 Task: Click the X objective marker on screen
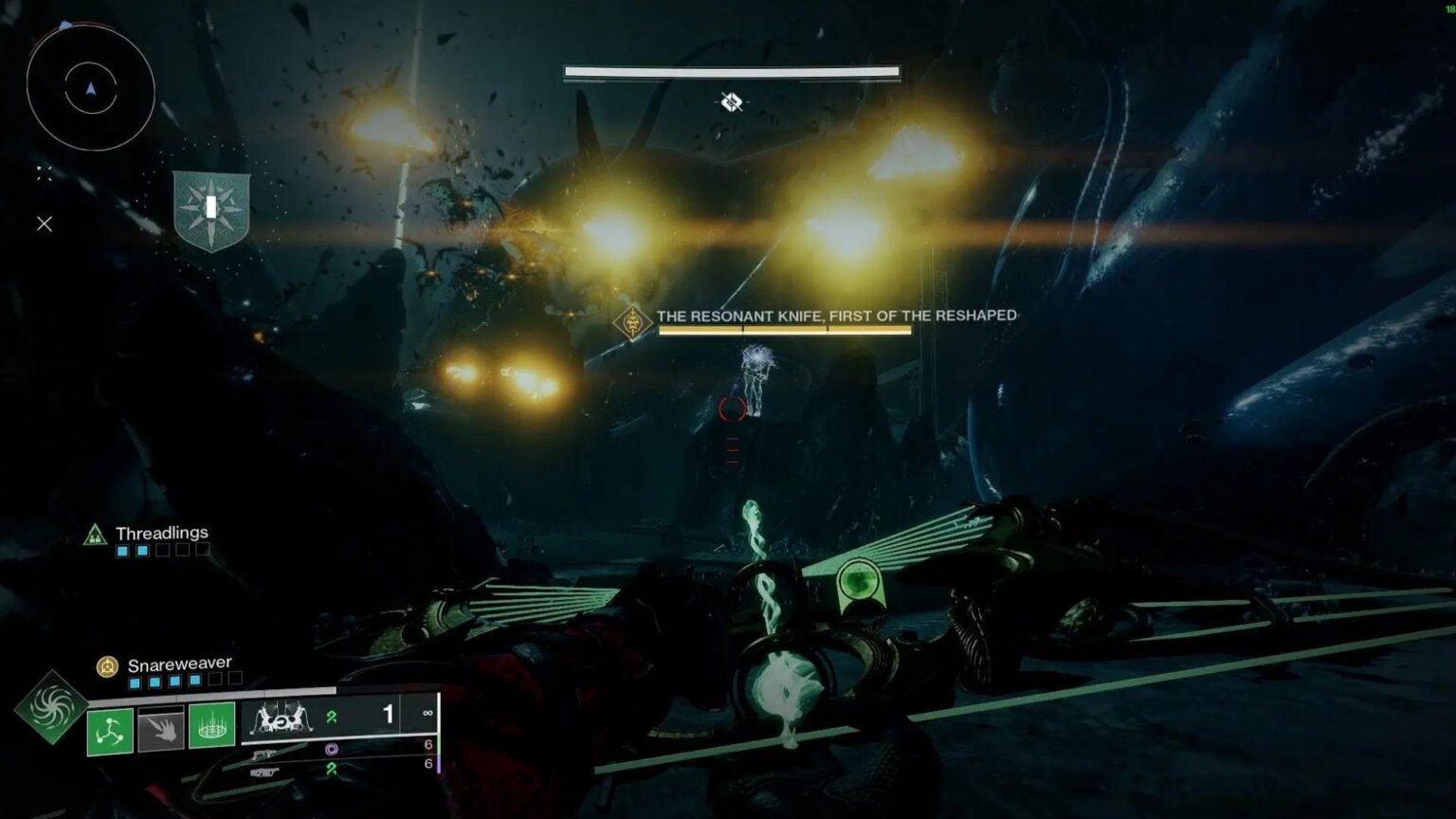[44, 224]
